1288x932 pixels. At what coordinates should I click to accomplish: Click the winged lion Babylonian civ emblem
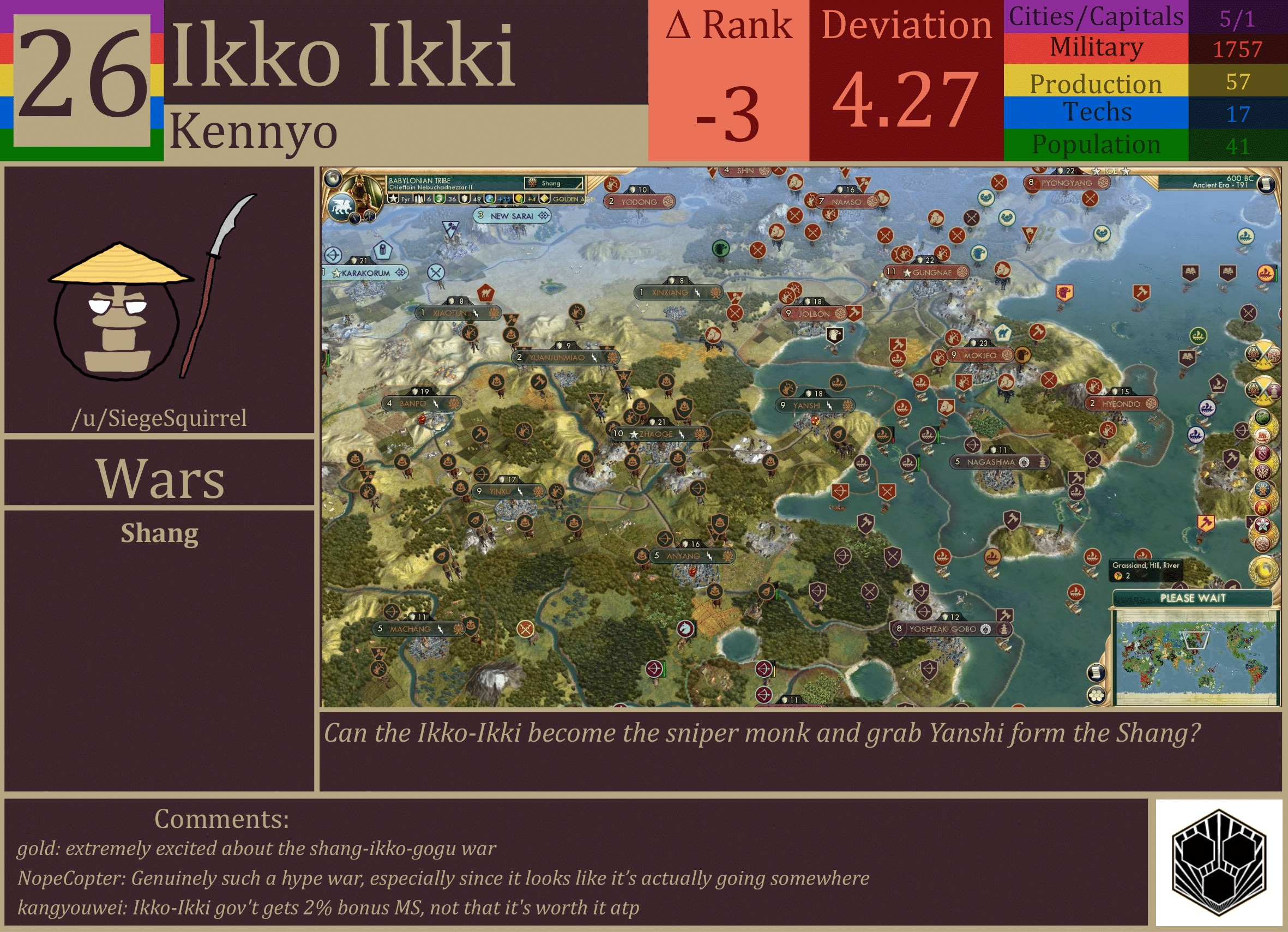(342, 208)
